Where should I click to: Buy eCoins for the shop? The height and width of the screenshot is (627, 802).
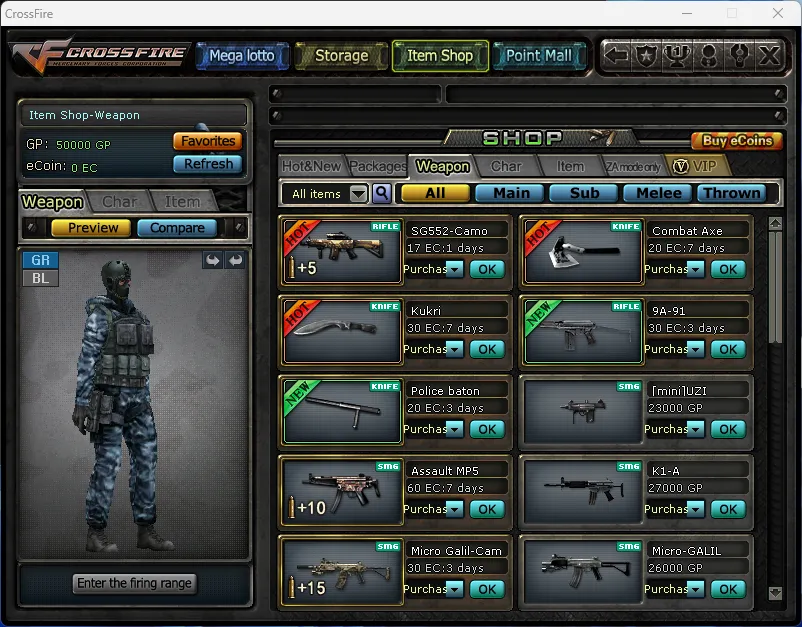737,141
